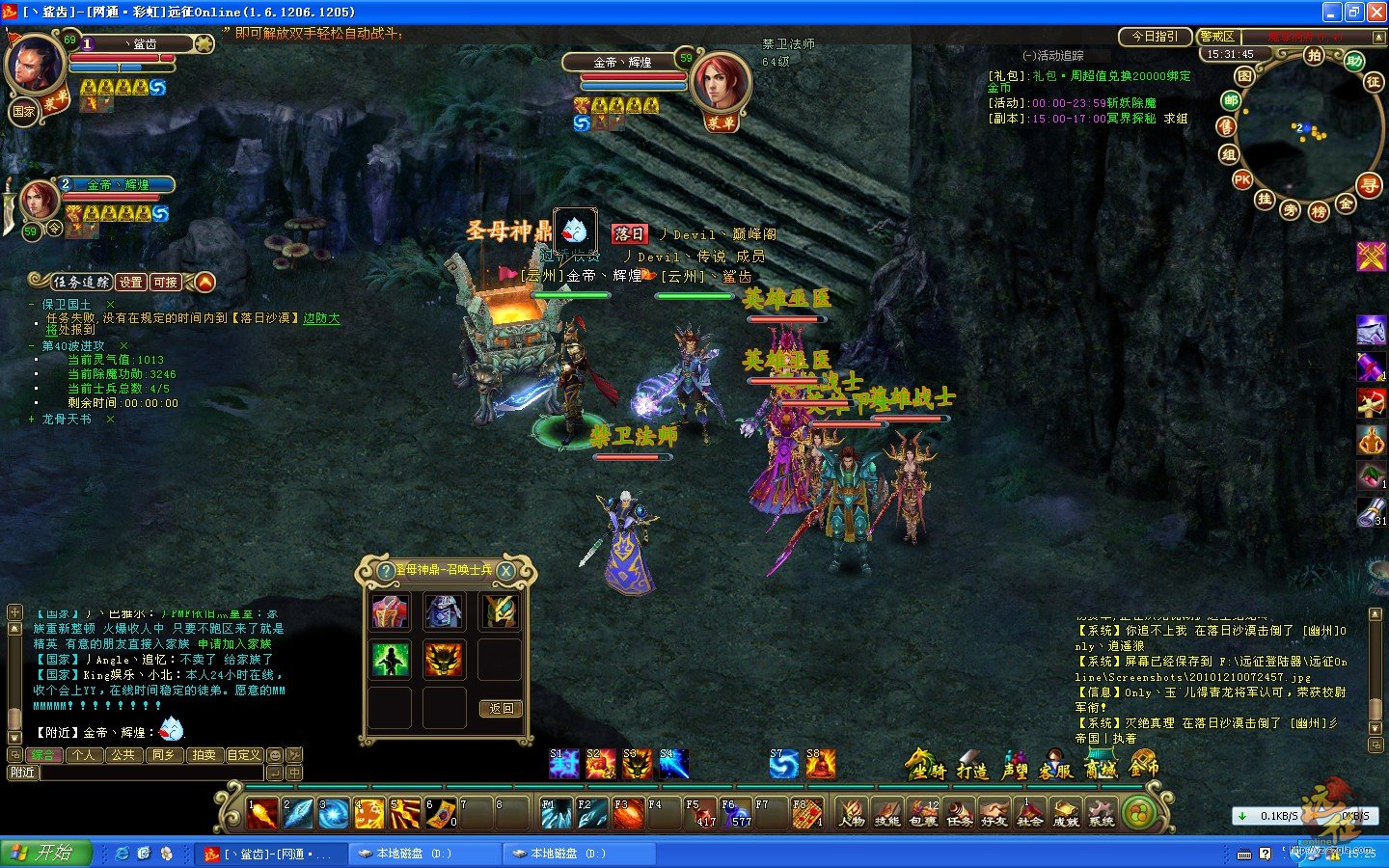The image size is (1389, 868).
Task: Open the summon panel's question mark help
Action: [x=386, y=571]
